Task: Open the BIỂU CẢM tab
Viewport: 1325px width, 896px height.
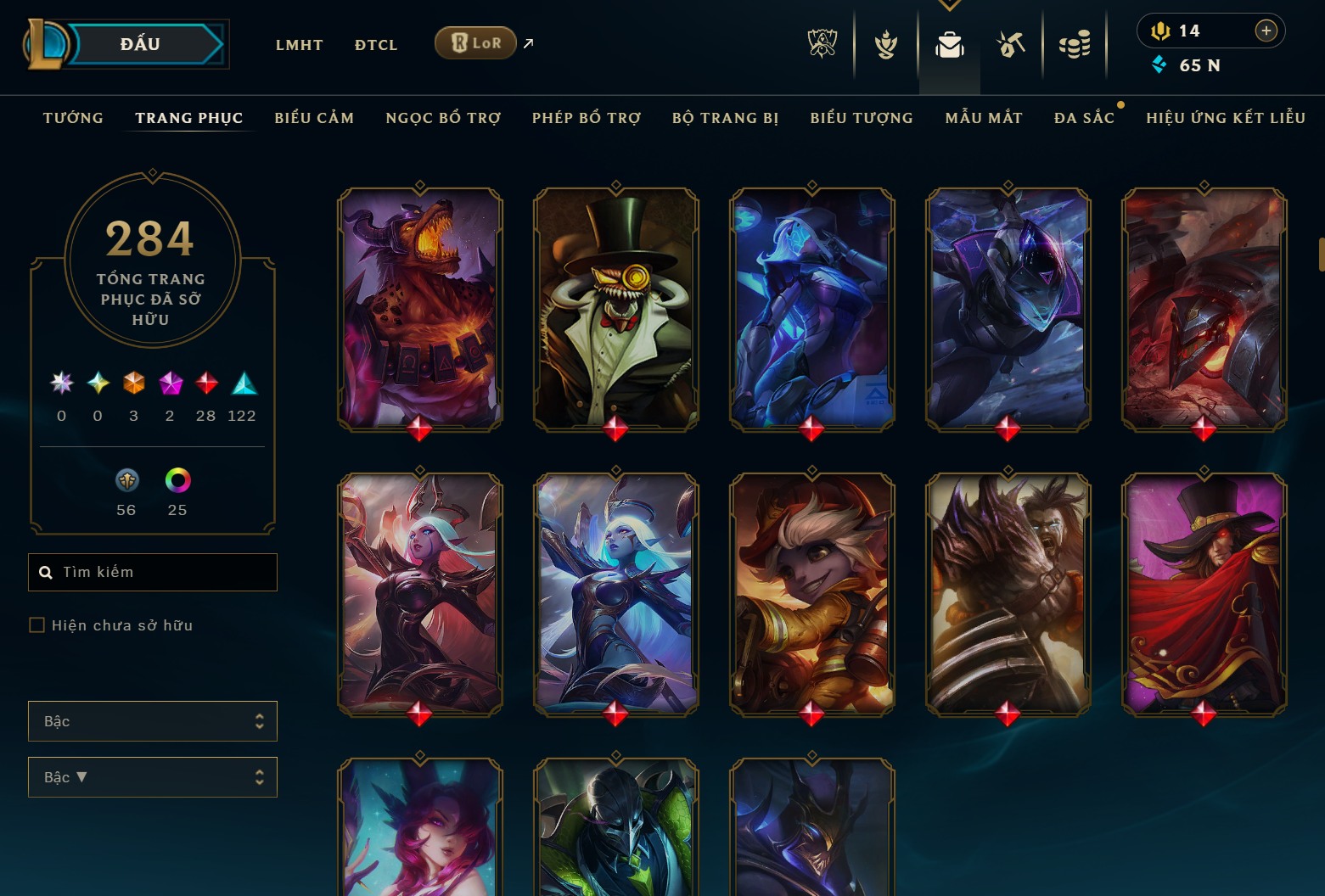Action: 313,118
